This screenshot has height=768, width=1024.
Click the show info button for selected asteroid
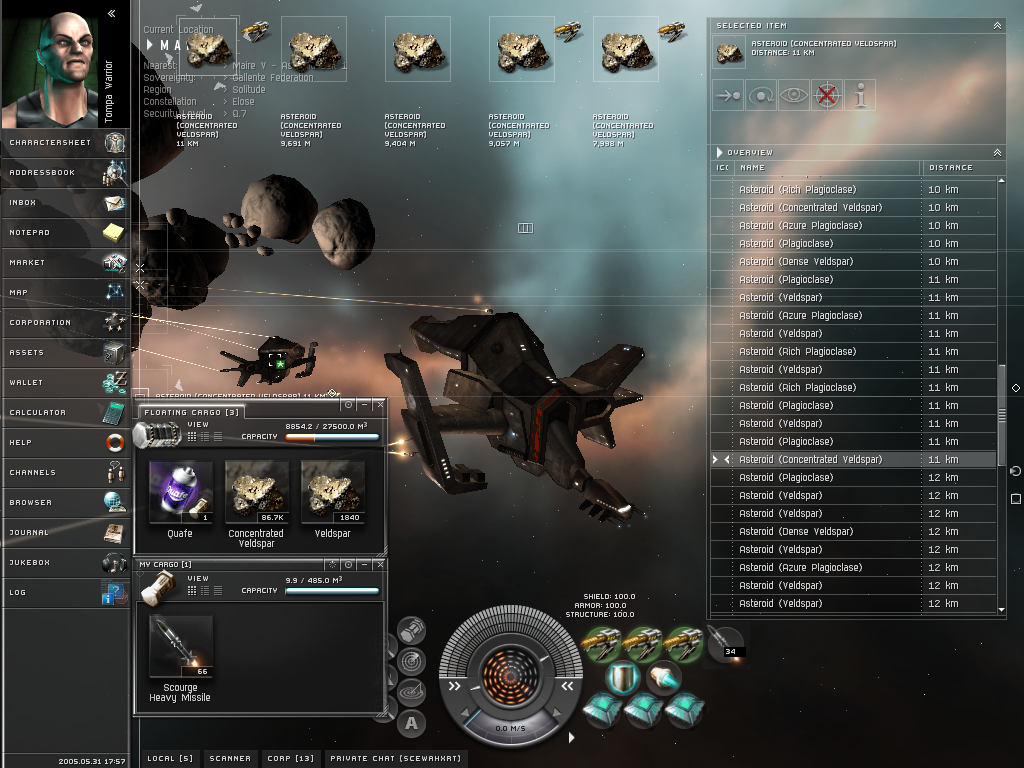tap(860, 95)
